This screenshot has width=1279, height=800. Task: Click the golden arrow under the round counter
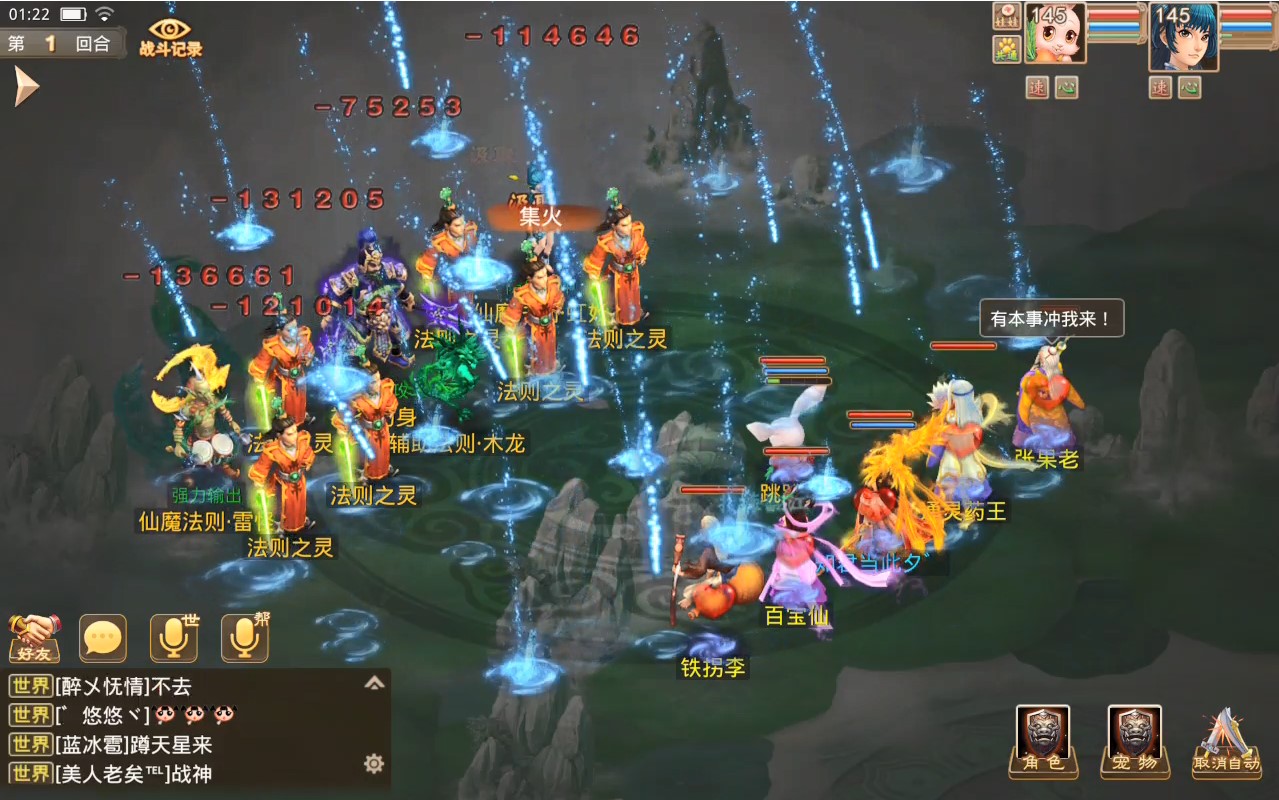pyautogui.click(x=25, y=88)
